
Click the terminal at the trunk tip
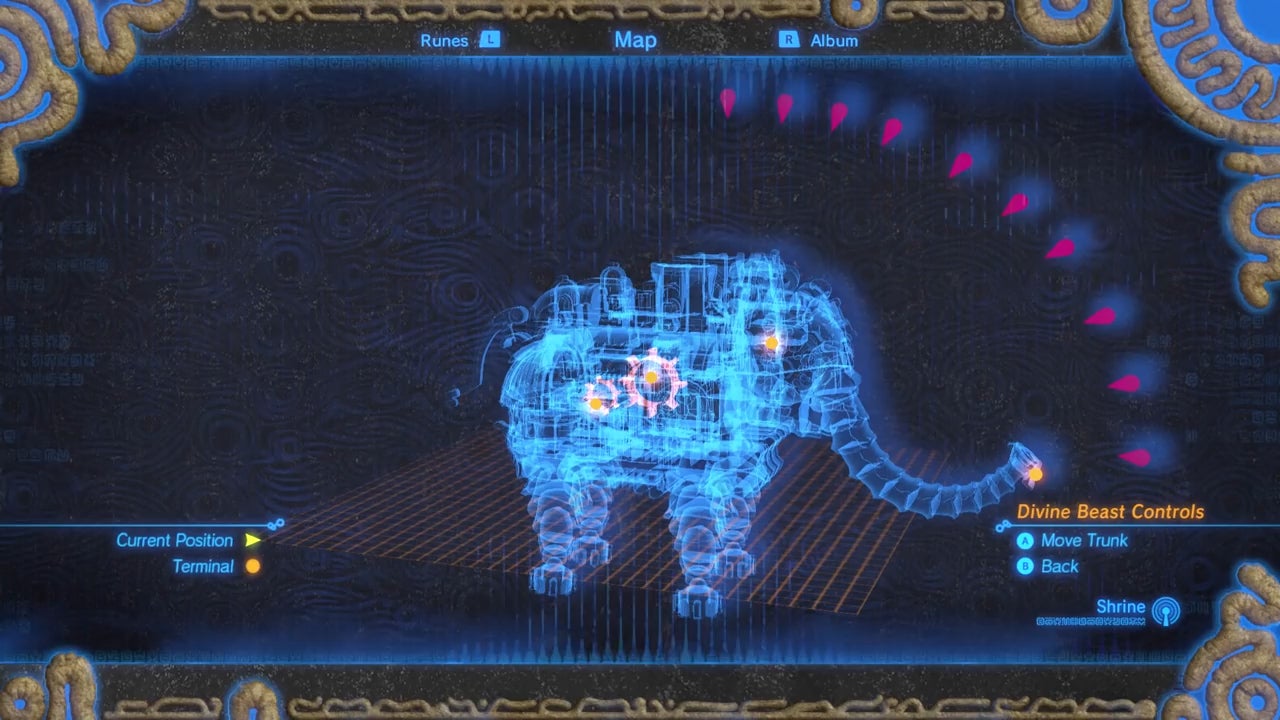point(1034,473)
